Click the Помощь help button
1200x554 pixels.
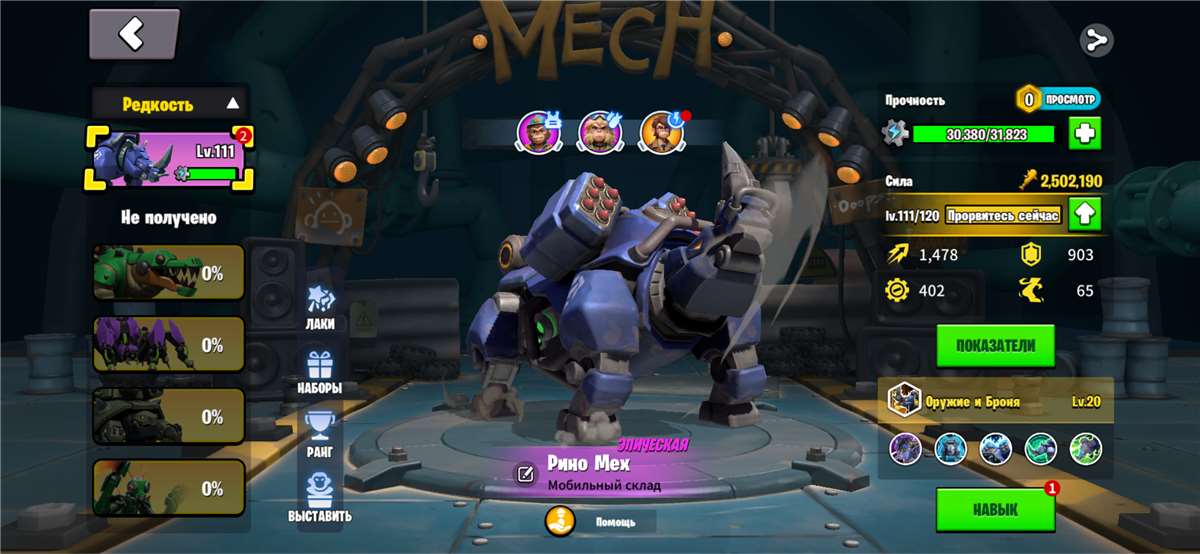tap(600, 521)
